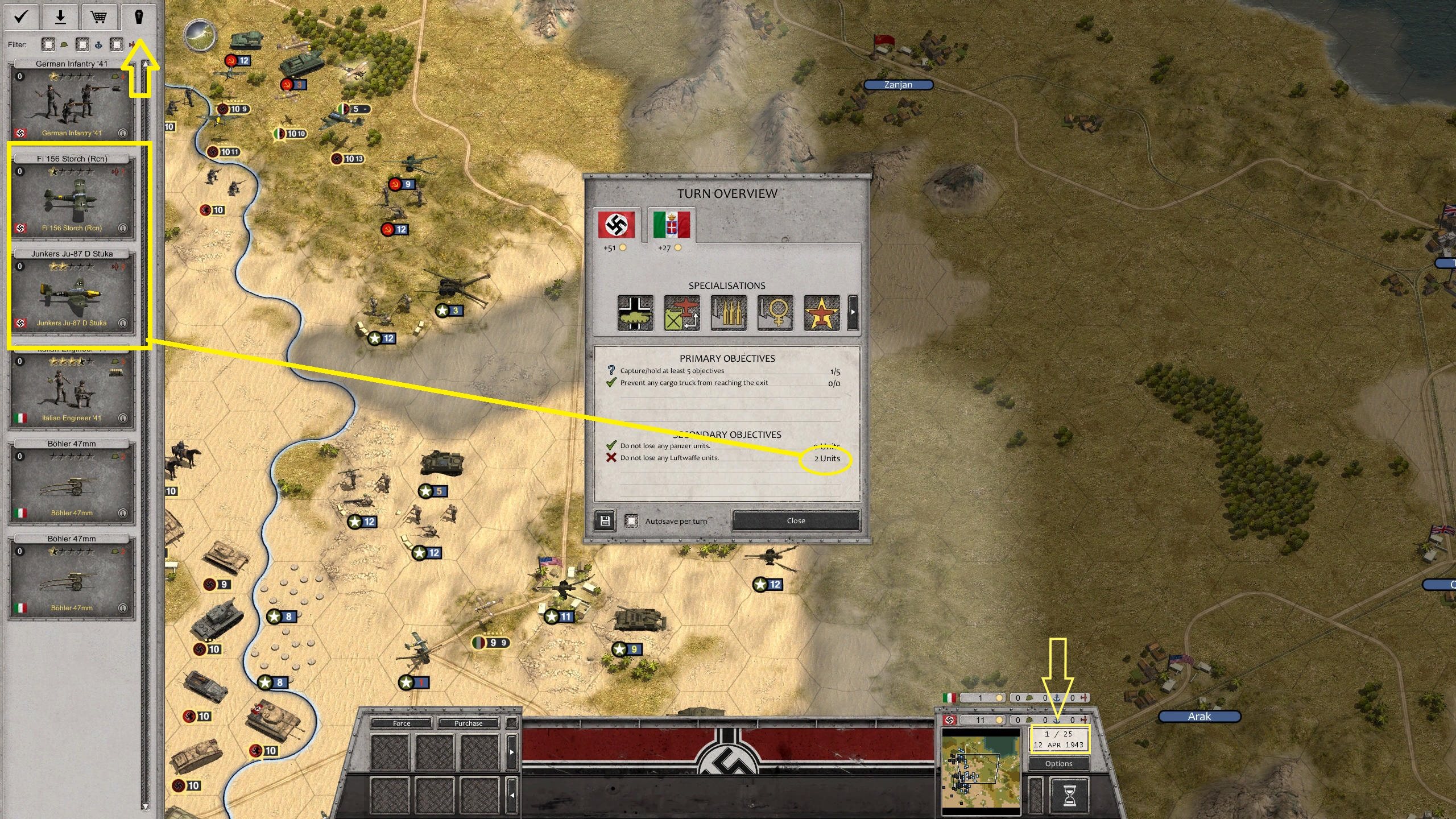Viewport: 1456px width, 819px height.
Task: Click the floppy disk save icon in Turn Overview
Action: coord(604,520)
